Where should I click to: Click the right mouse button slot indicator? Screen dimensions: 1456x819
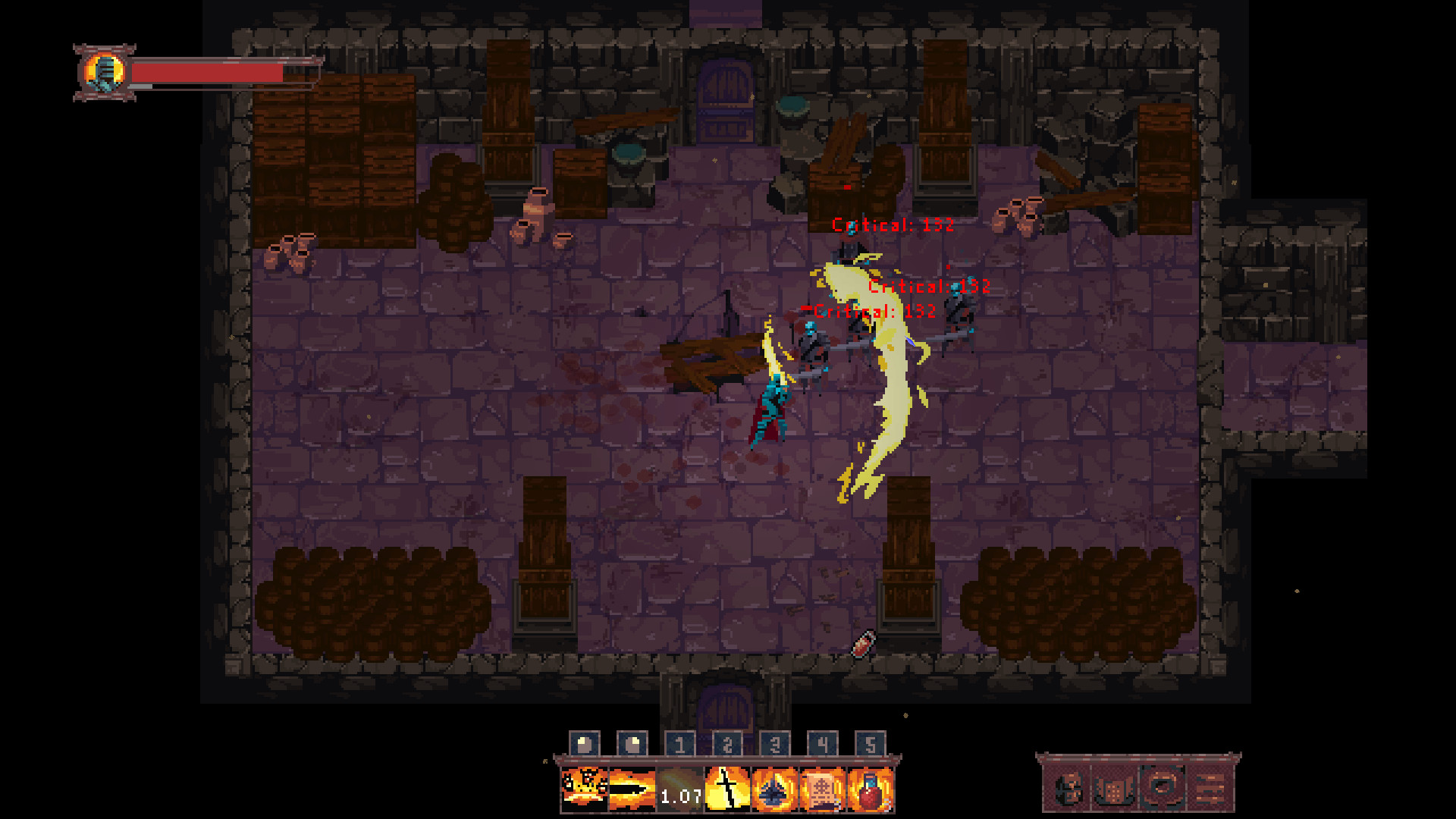[631, 743]
